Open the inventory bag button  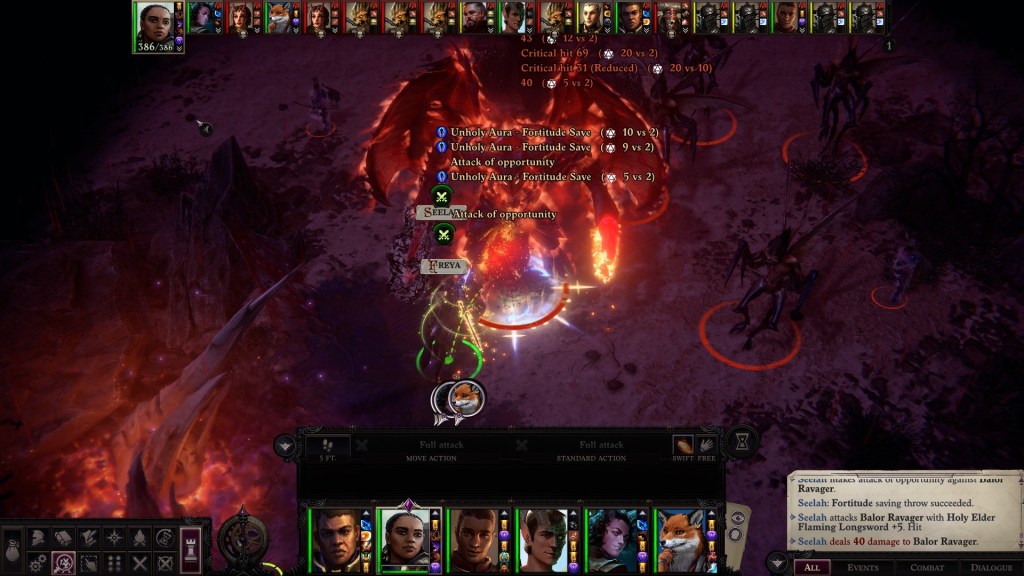click(x=13, y=550)
